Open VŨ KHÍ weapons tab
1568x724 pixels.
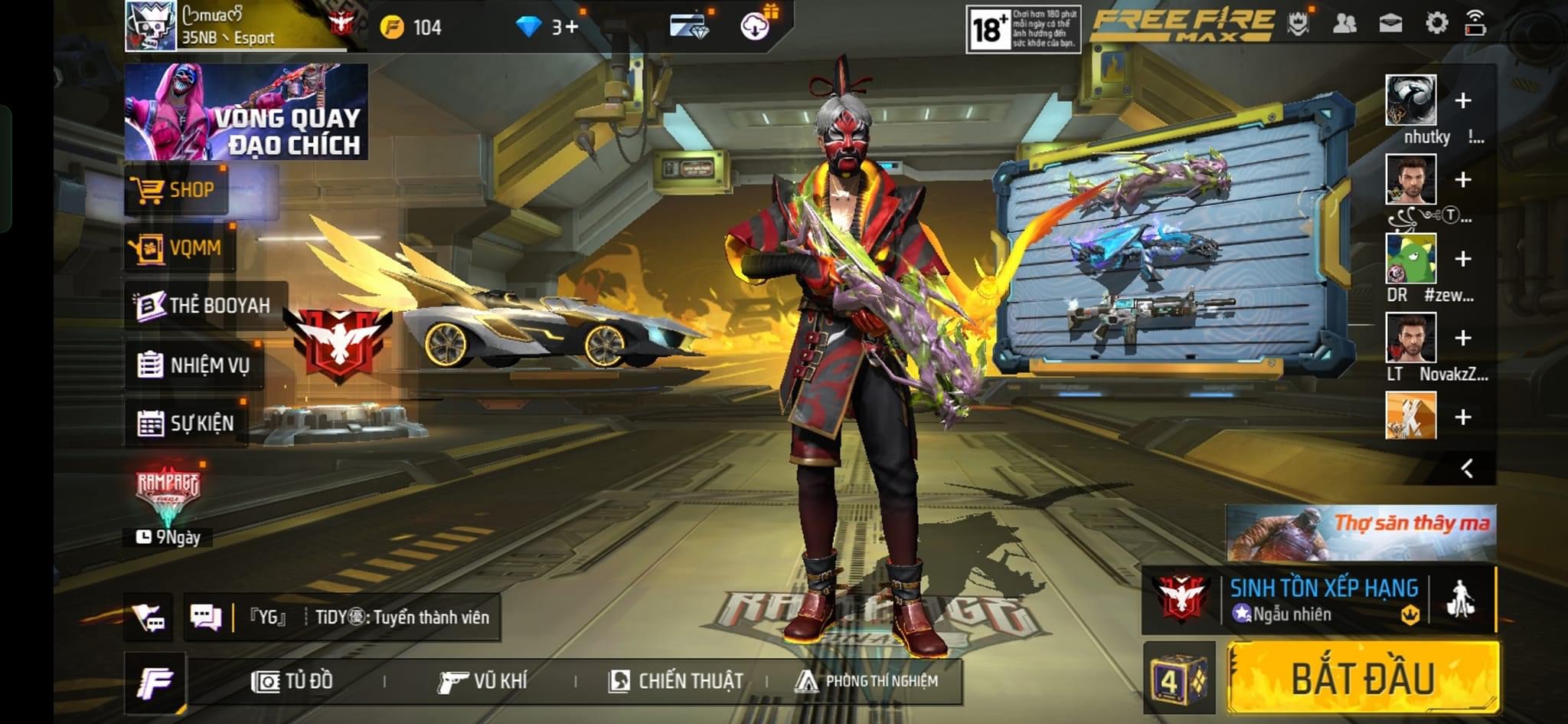[x=482, y=681]
